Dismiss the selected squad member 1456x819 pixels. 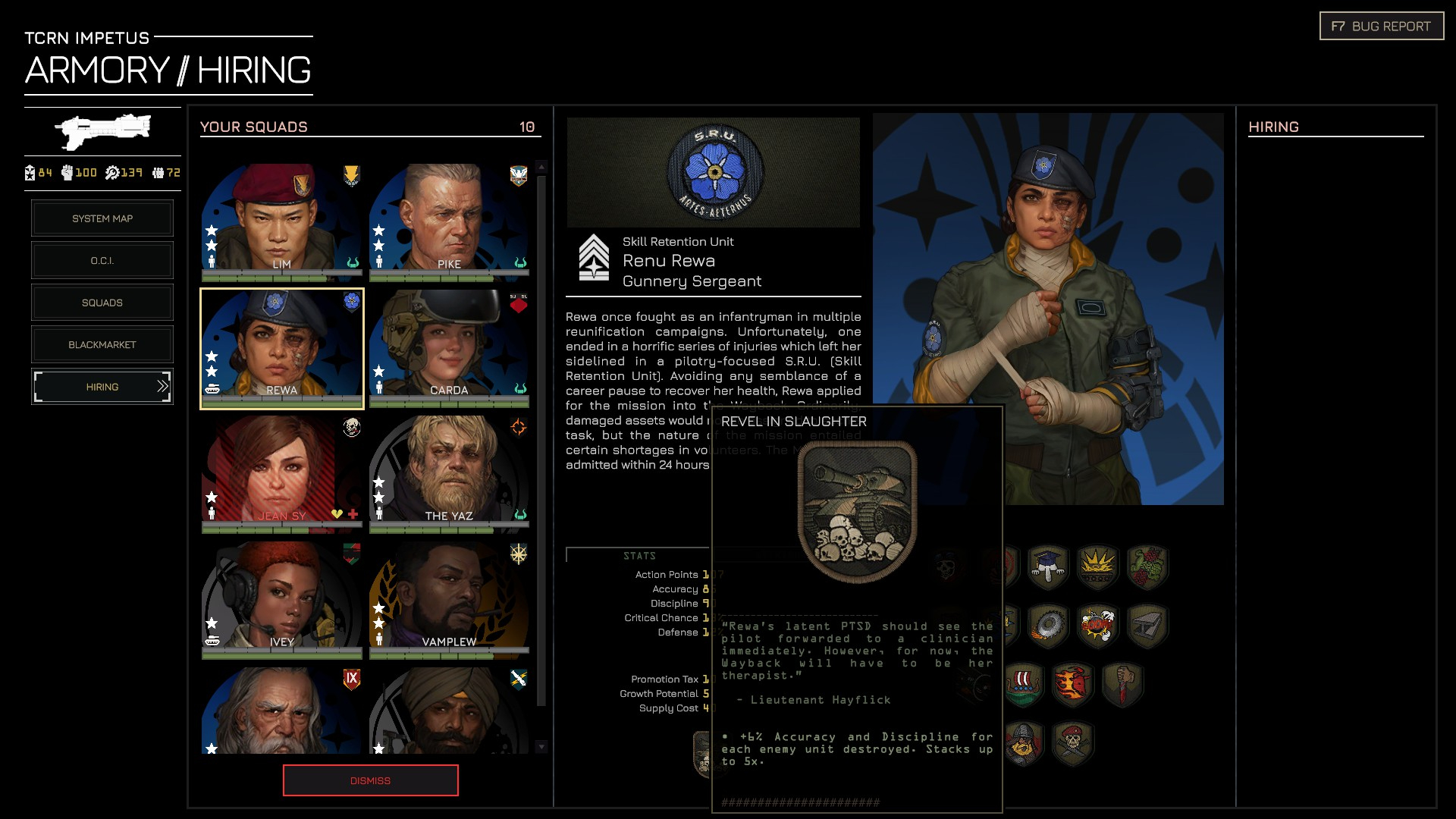pyautogui.click(x=370, y=780)
